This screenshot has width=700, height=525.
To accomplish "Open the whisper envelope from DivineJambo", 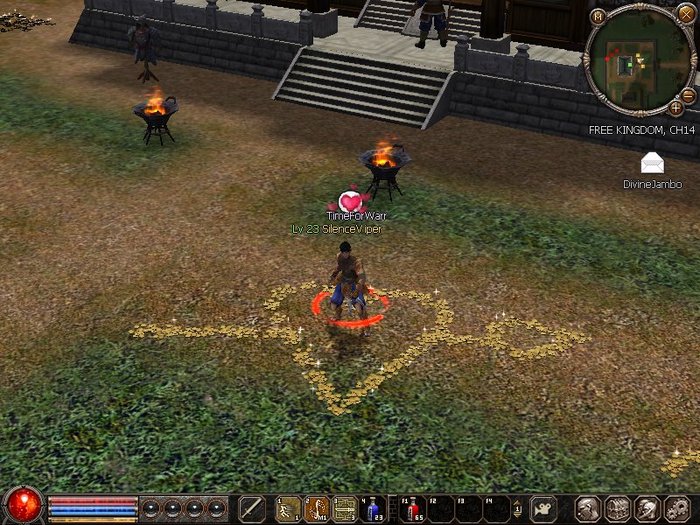I will [652, 163].
